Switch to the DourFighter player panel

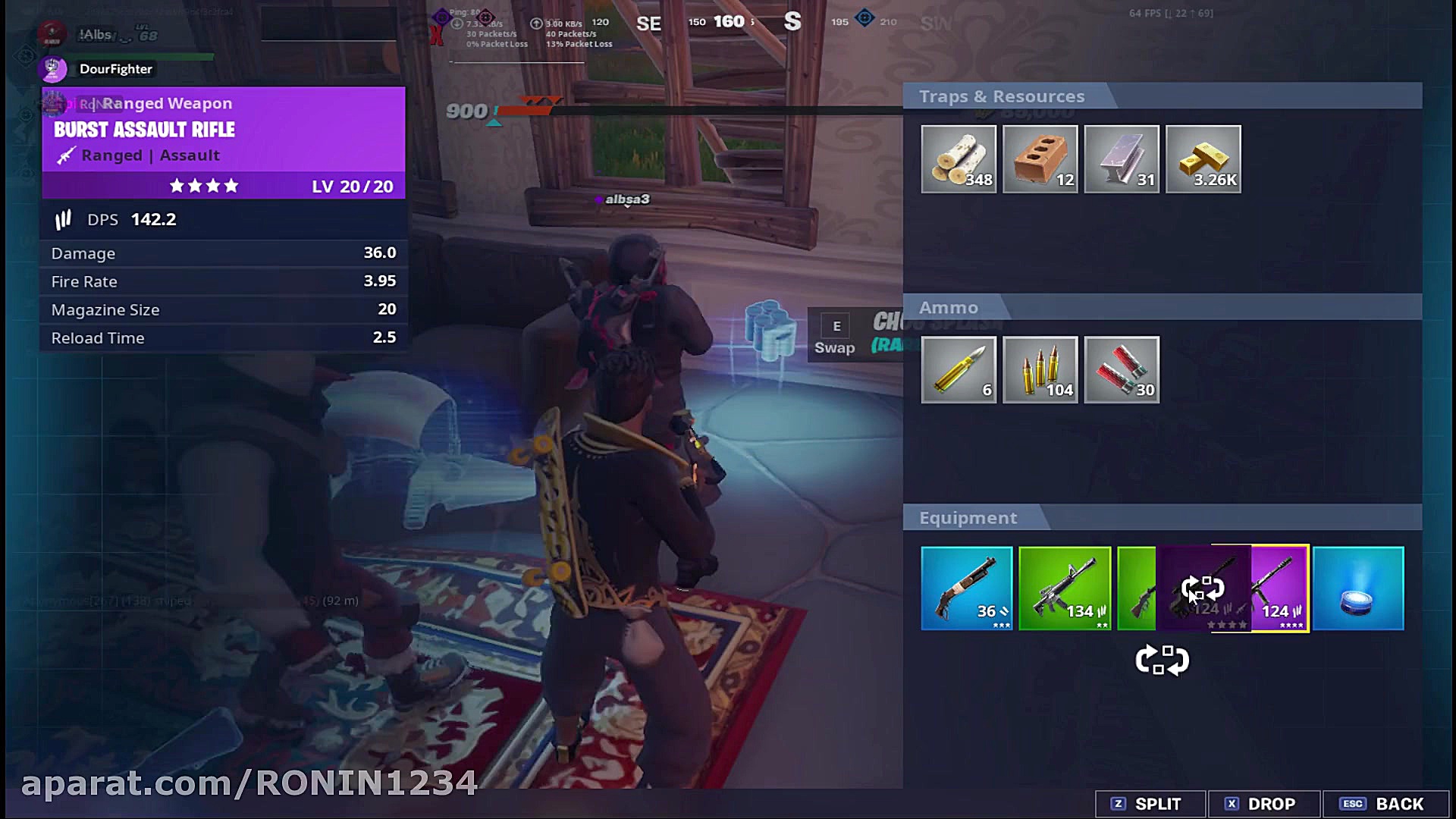(115, 69)
